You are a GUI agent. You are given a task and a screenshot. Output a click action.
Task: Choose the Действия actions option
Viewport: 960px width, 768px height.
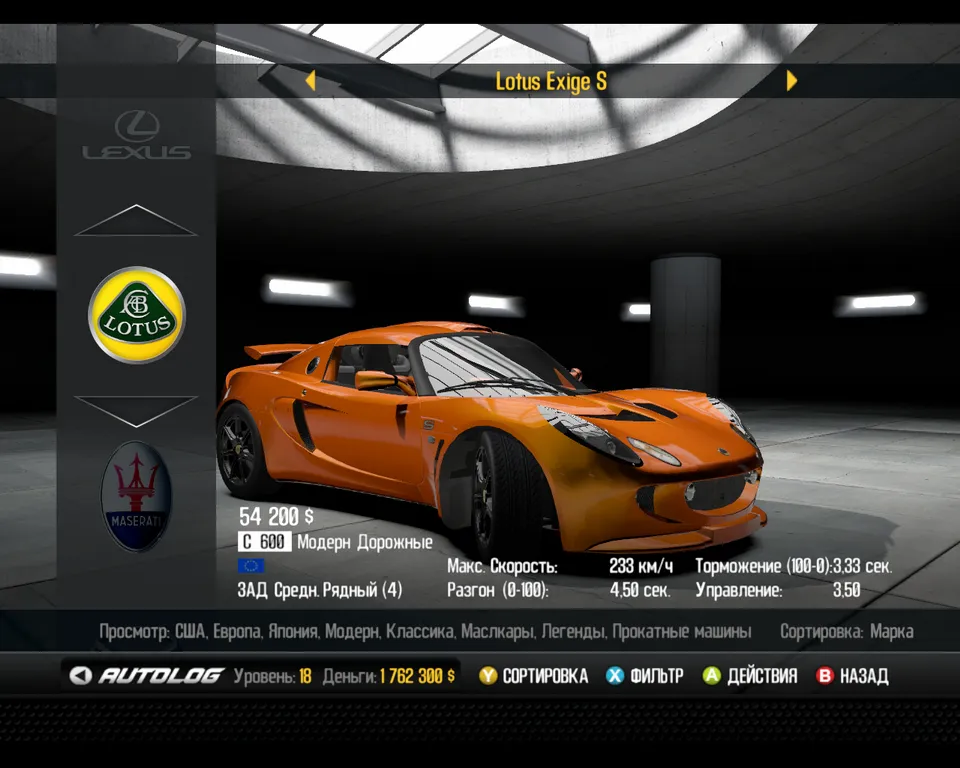click(750, 676)
